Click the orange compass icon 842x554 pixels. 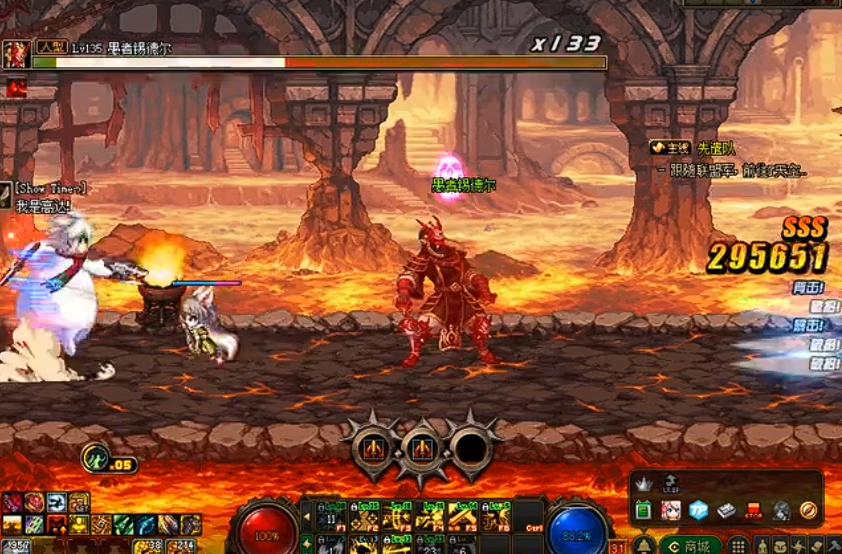coord(809,510)
